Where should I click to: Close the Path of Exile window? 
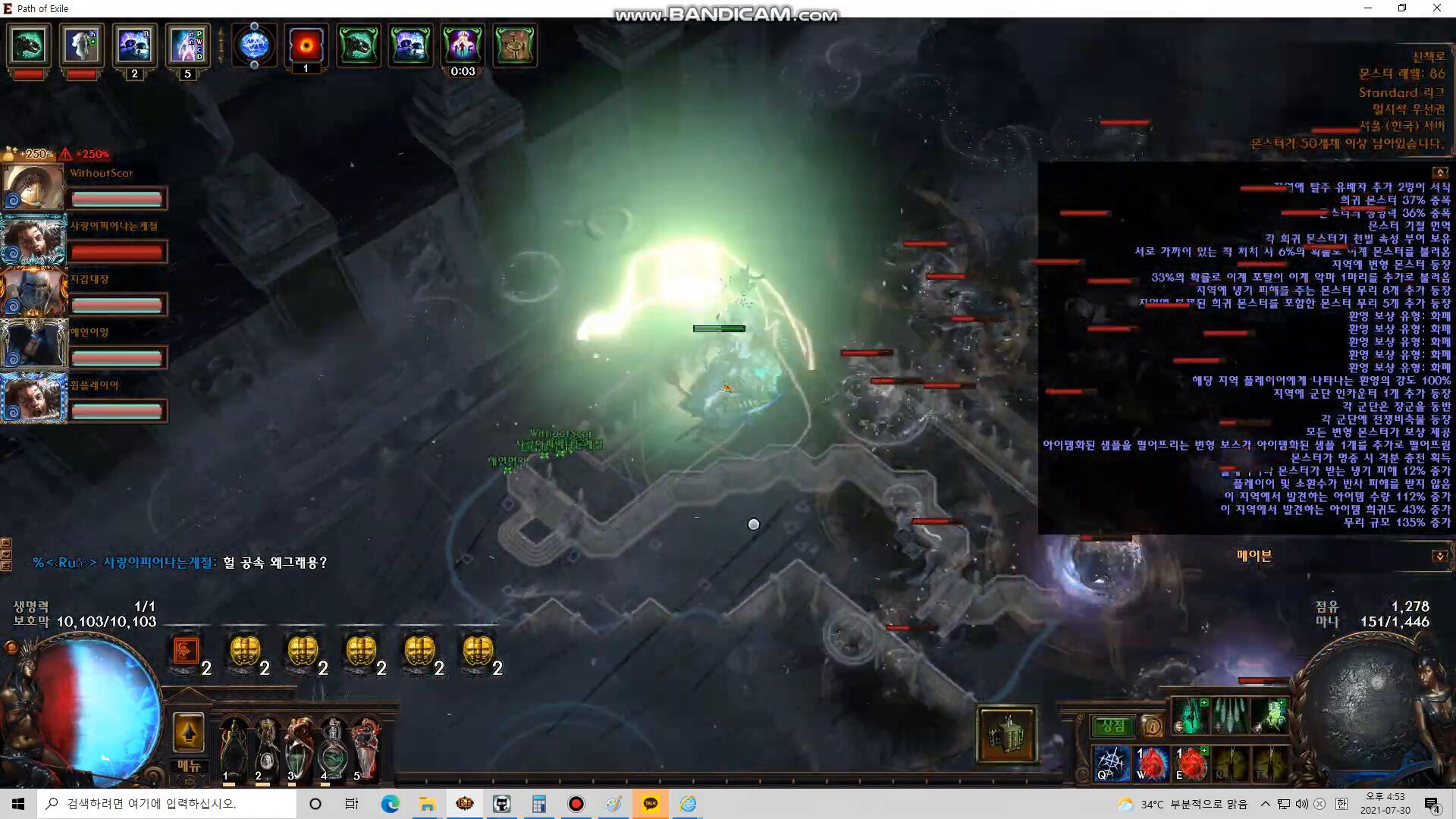[x=1436, y=8]
